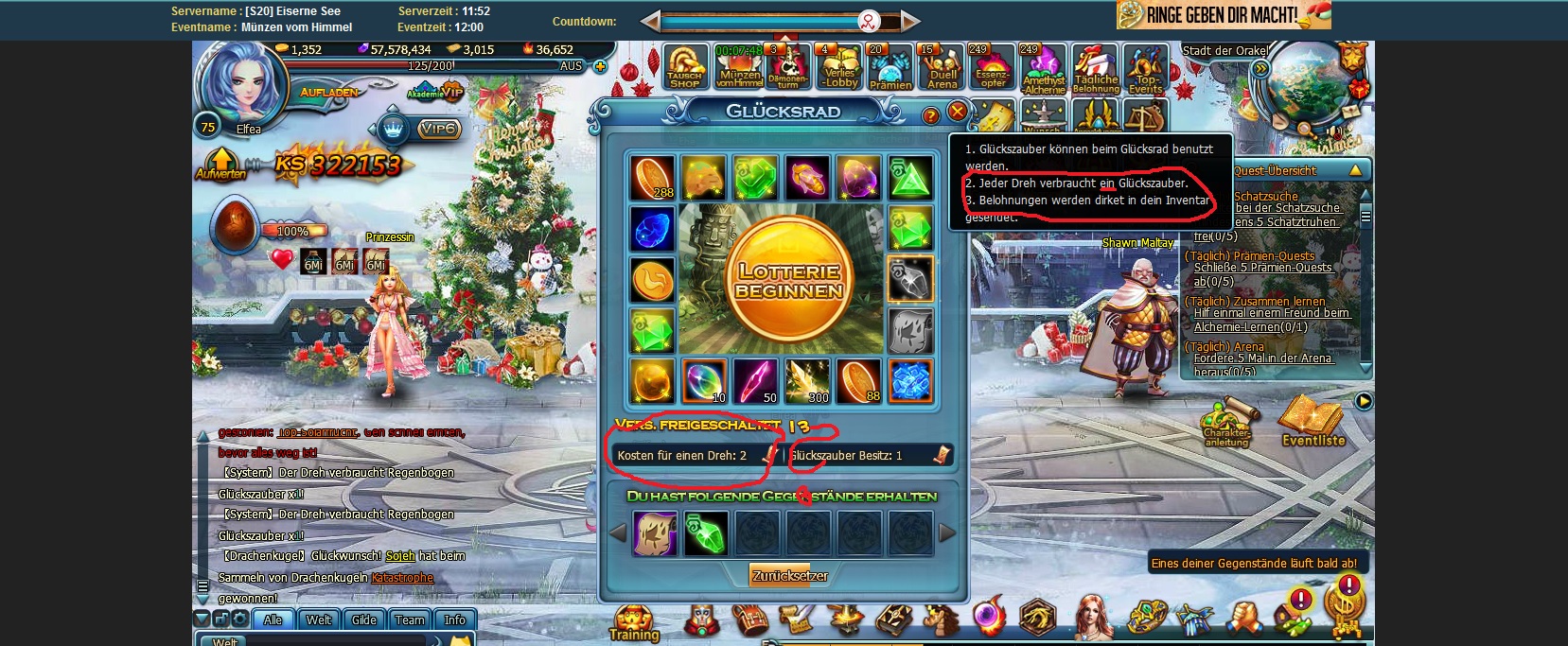Click the Zurücksetzer reset button

point(789,575)
